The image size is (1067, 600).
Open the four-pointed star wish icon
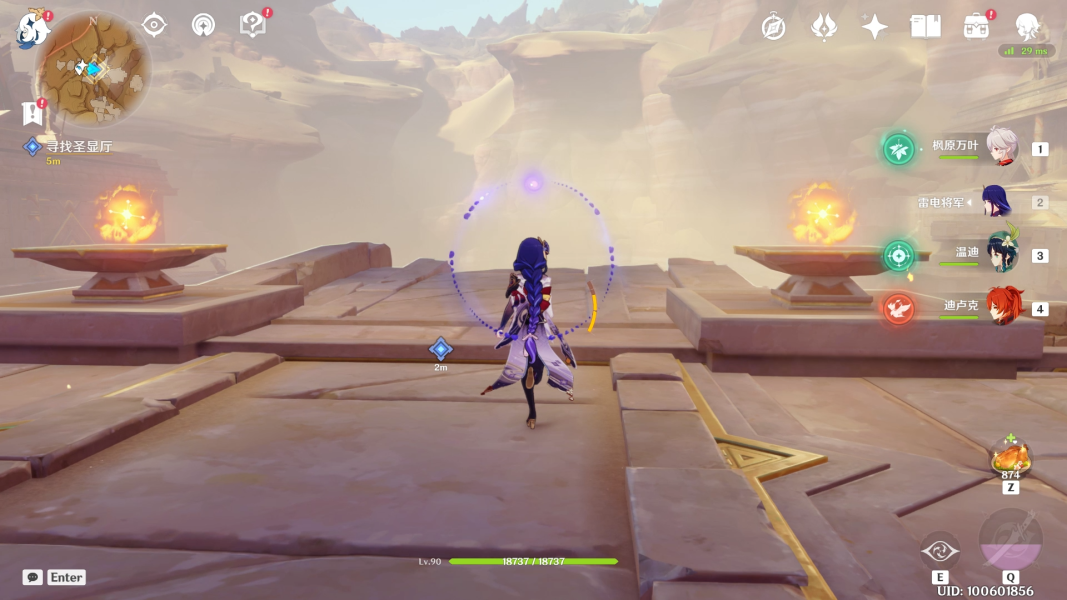[874, 27]
